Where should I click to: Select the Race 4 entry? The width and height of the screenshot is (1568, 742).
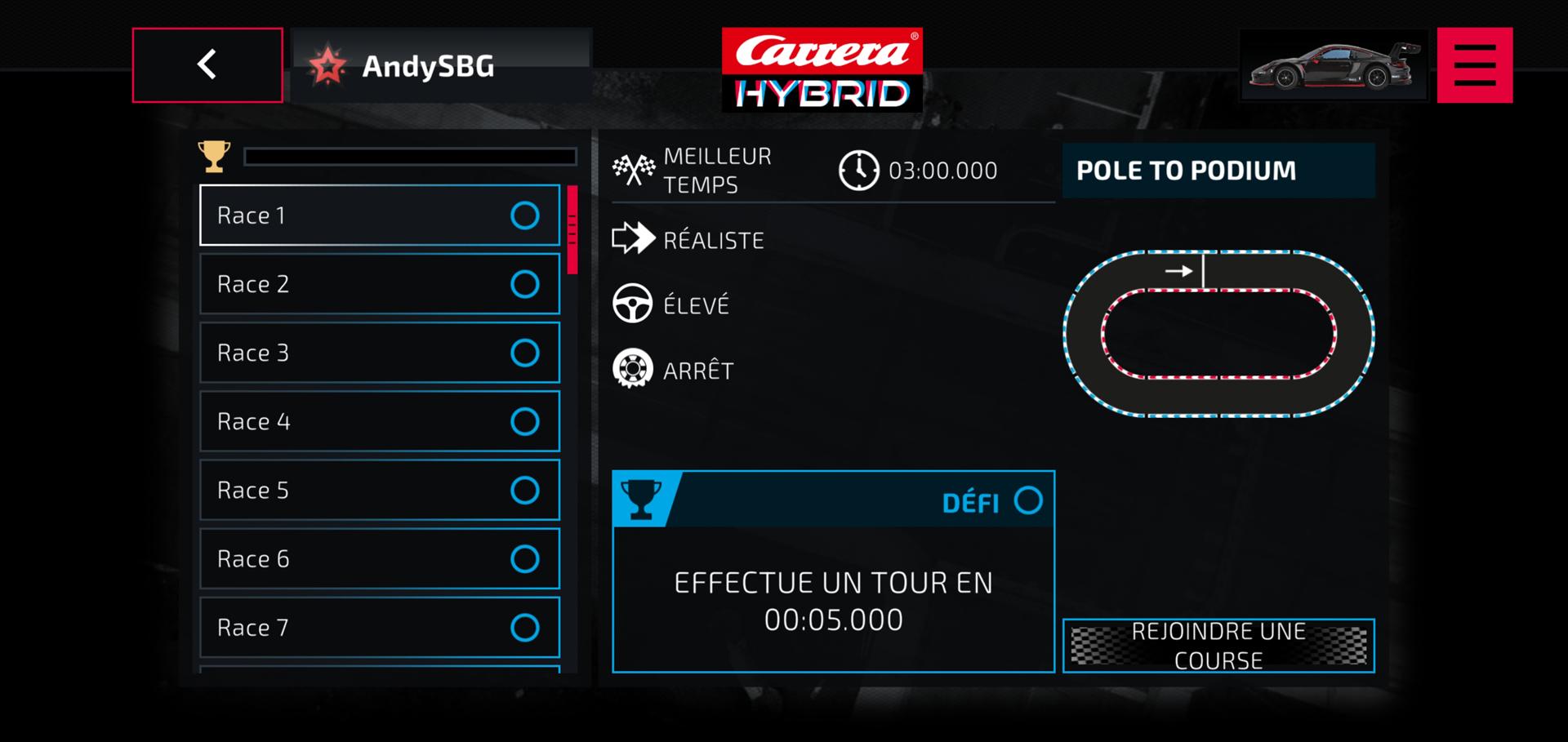pyautogui.click(x=380, y=421)
